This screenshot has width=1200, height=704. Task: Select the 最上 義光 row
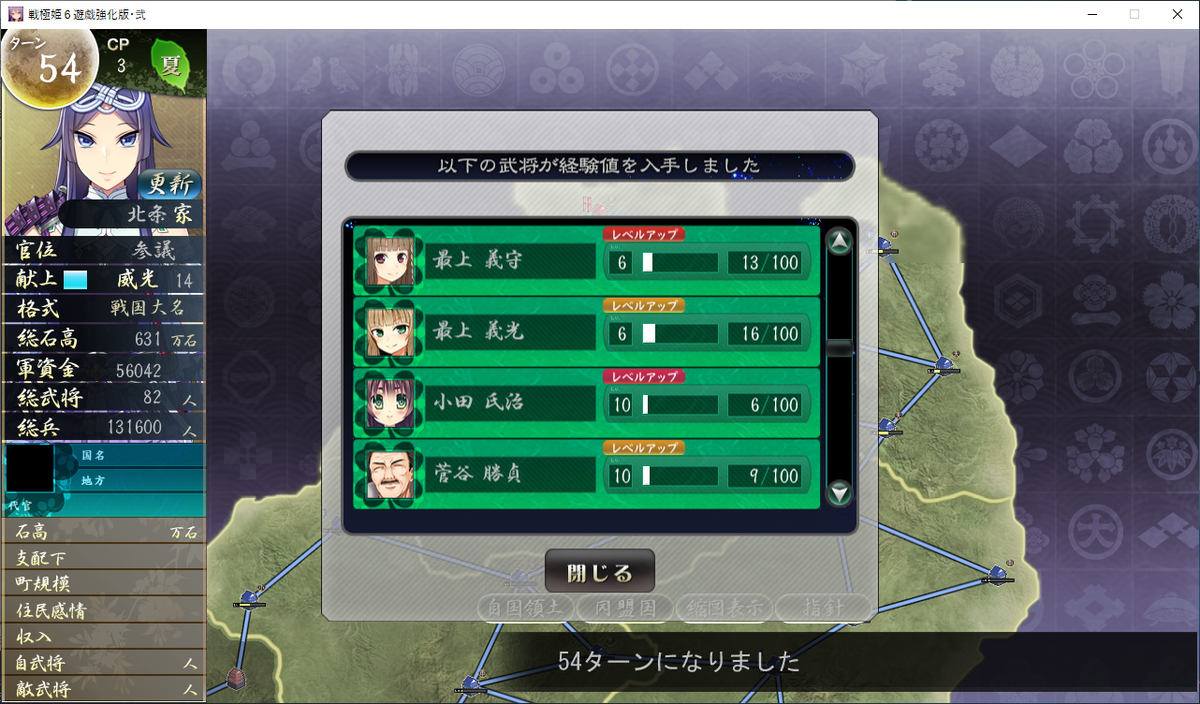coord(586,333)
